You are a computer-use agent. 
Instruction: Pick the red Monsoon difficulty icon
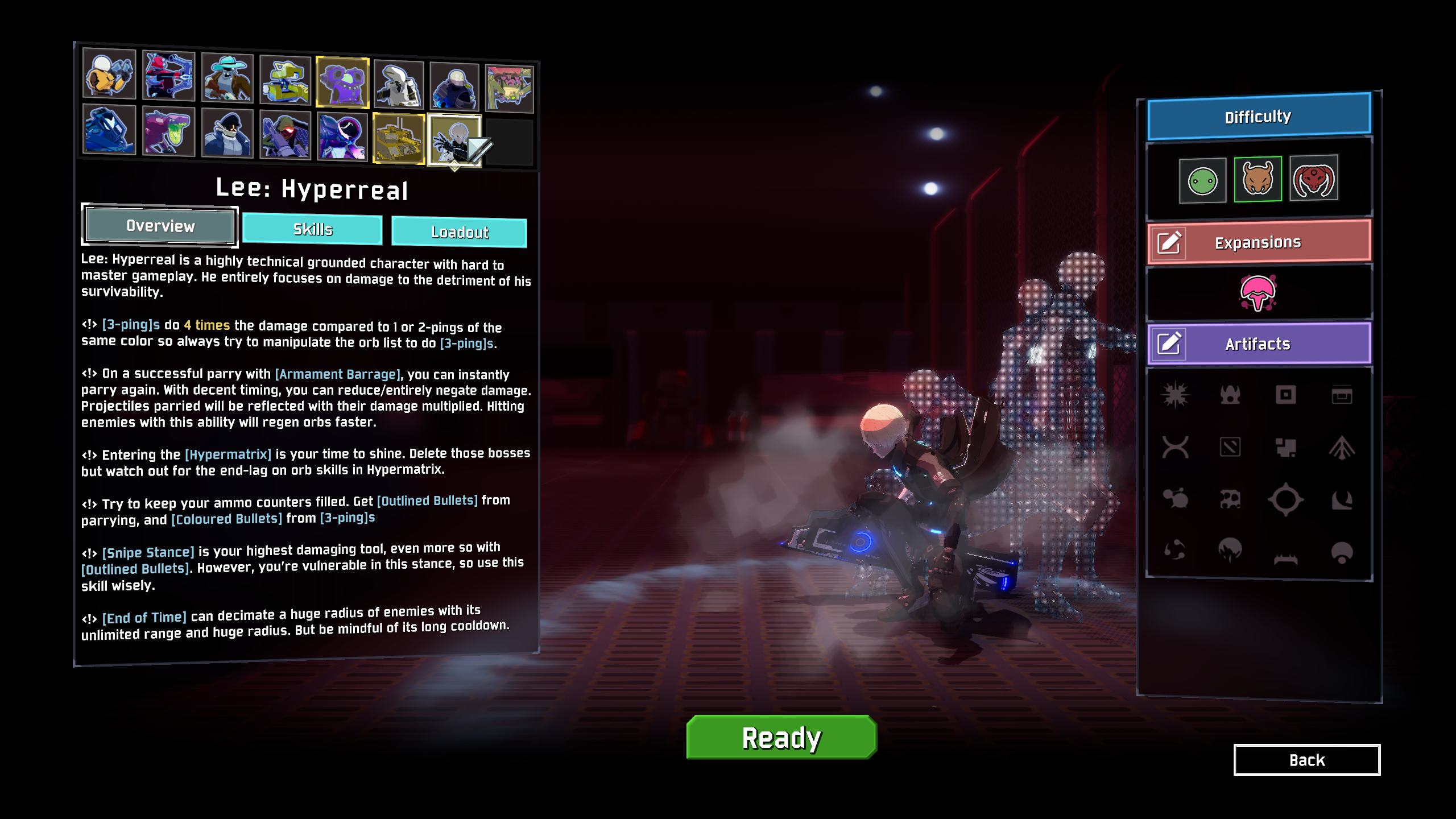point(1313,179)
